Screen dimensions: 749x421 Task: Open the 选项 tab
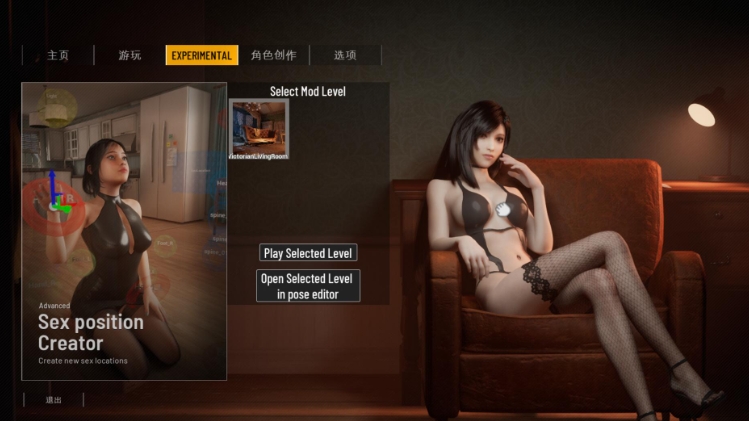coord(345,56)
